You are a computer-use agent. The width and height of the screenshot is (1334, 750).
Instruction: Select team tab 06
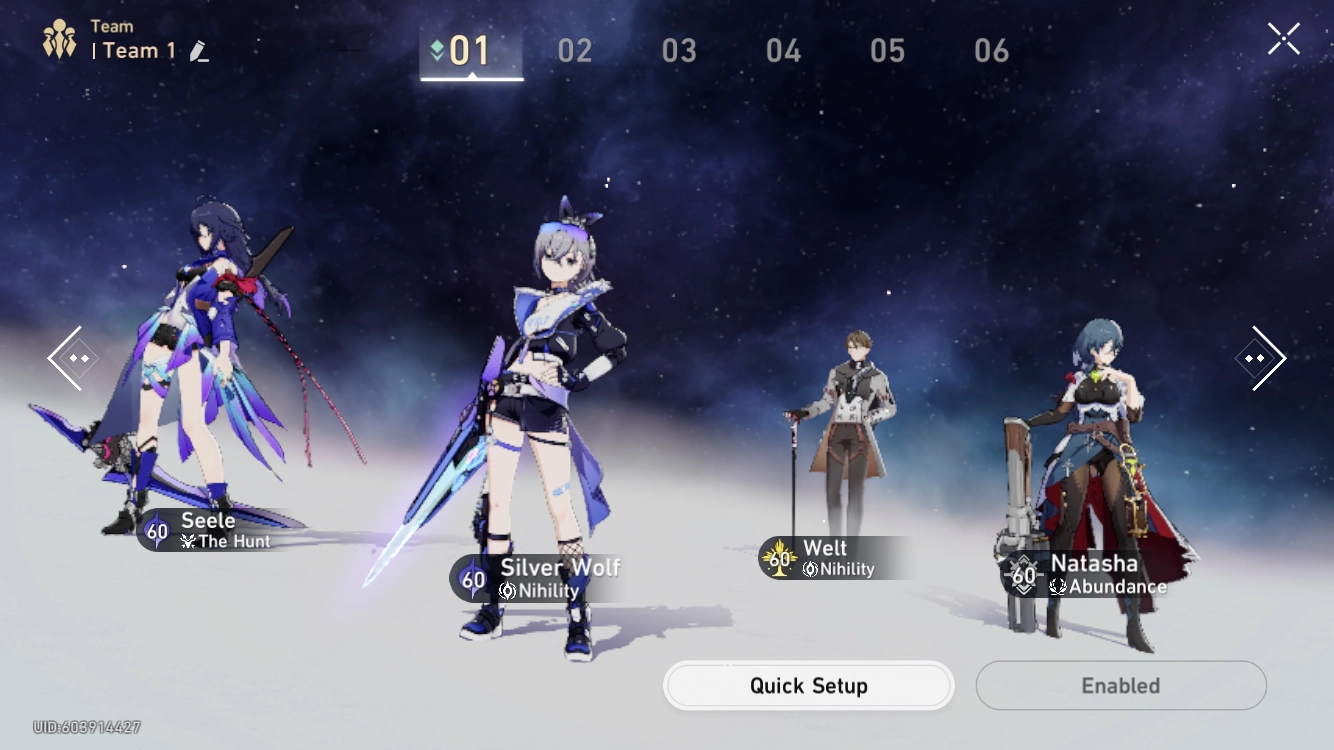991,50
